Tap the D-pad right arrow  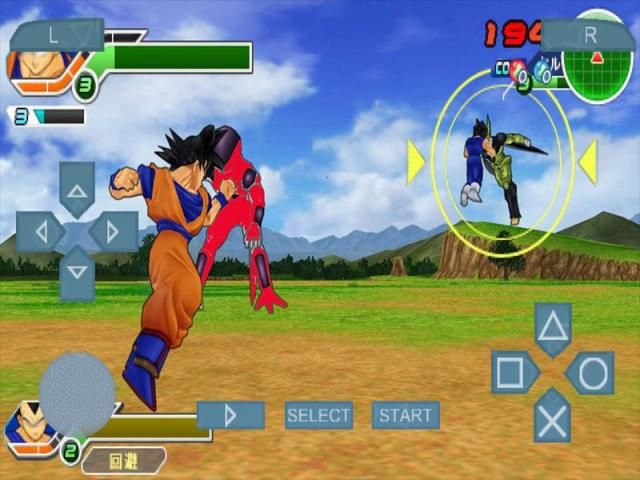pos(113,232)
